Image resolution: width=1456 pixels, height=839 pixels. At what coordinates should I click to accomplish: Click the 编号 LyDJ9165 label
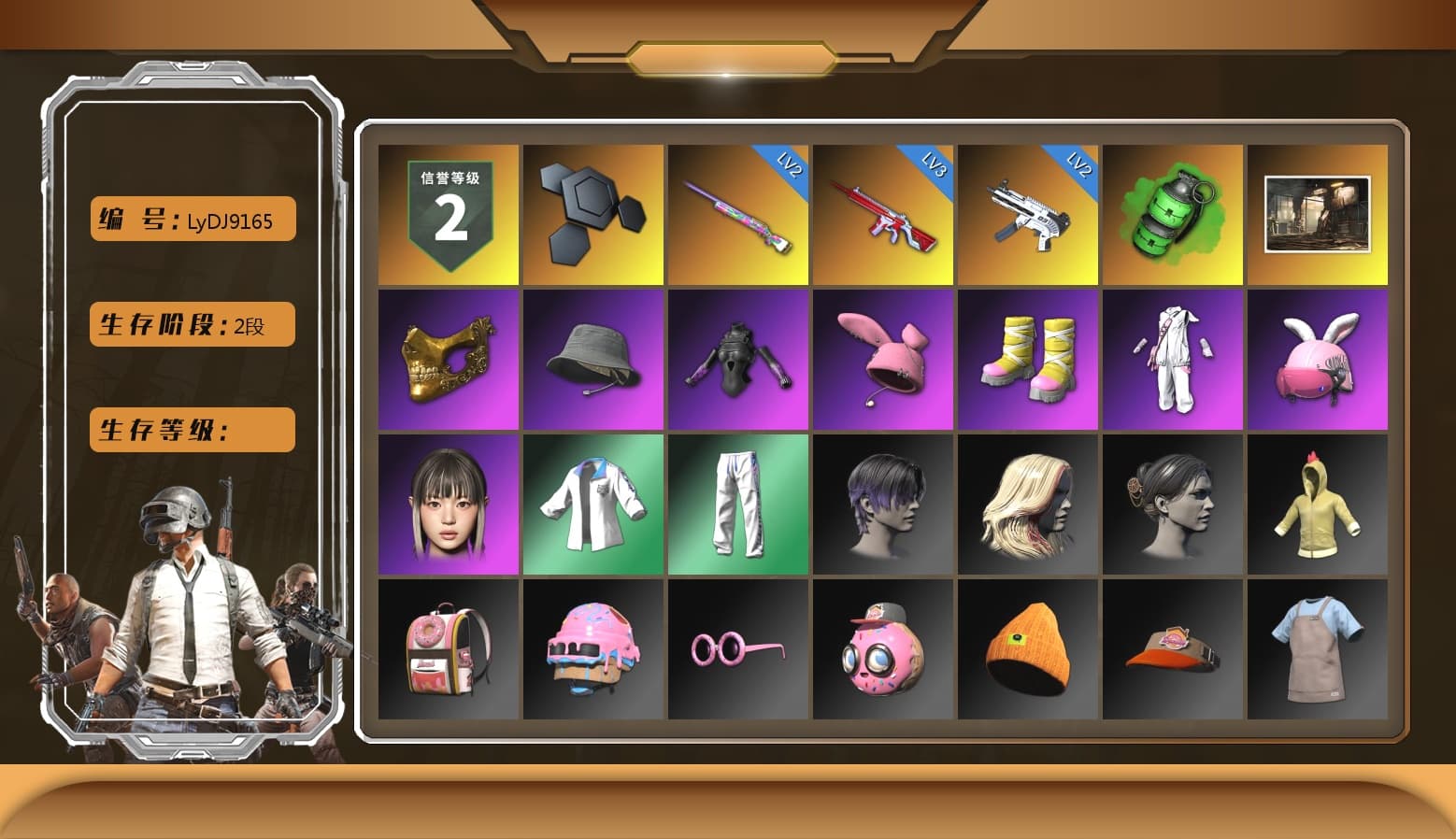point(191,220)
